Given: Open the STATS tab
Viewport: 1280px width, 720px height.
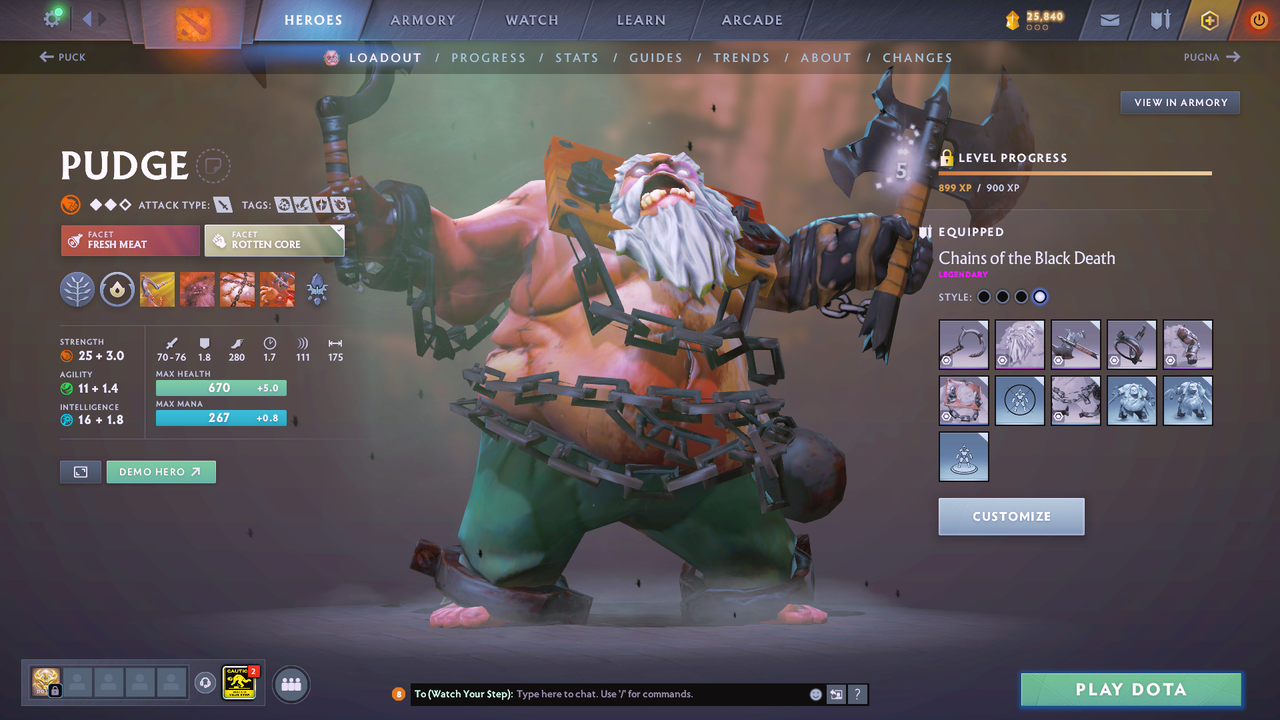Looking at the screenshot, I should (577, 57).
